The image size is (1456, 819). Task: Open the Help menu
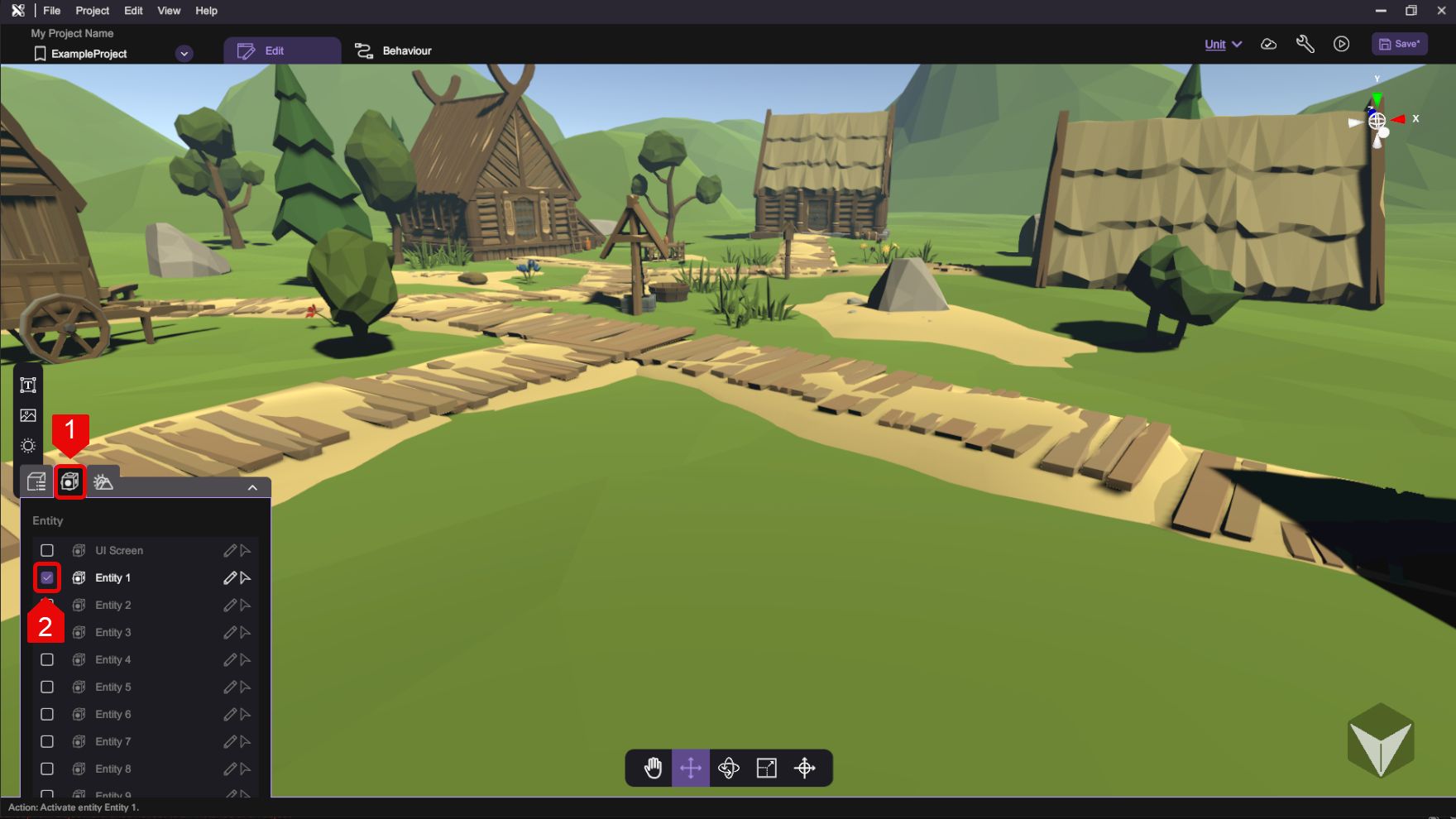pos(206,11)
